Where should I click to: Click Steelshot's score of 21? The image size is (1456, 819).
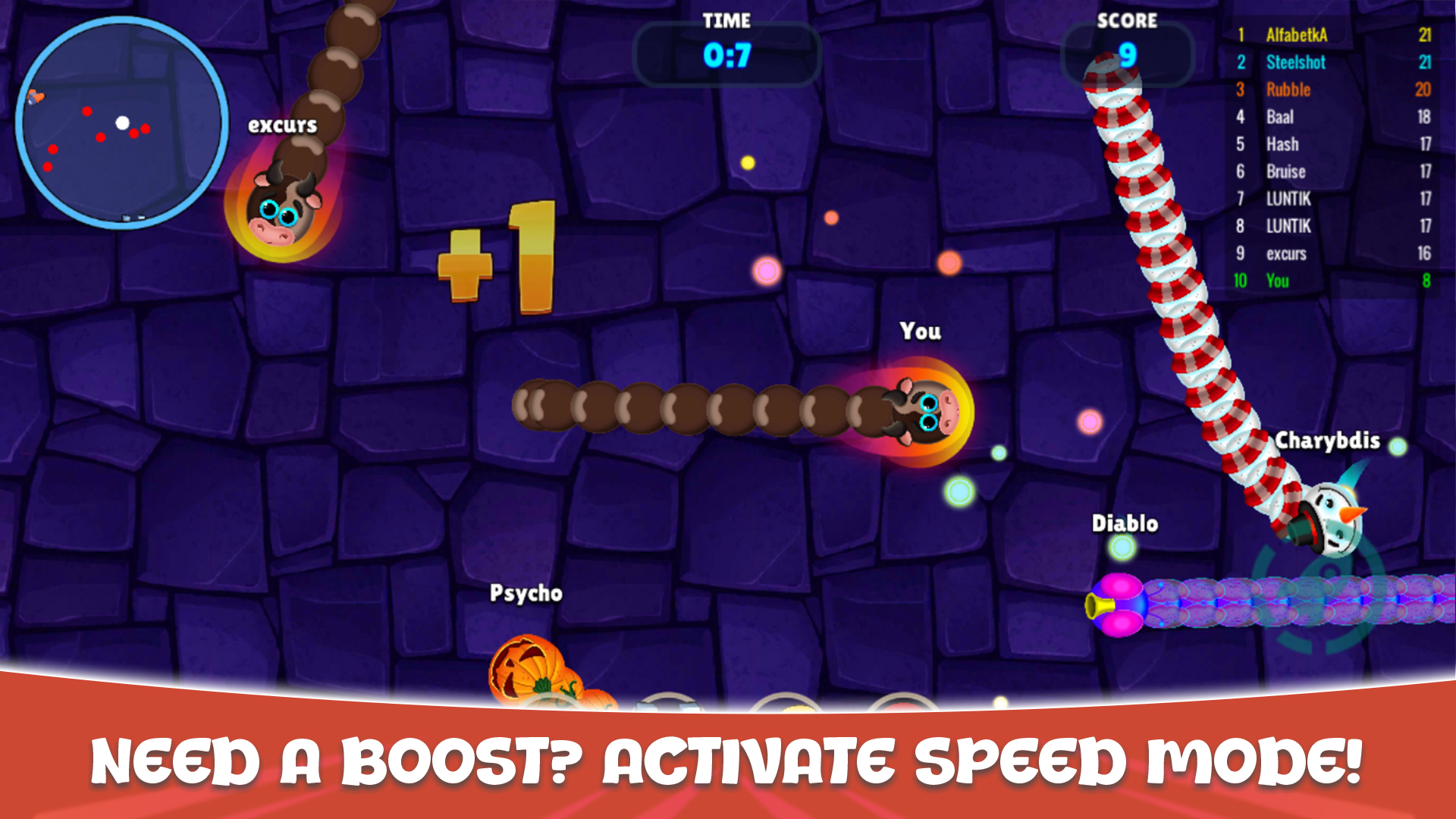1424,62
